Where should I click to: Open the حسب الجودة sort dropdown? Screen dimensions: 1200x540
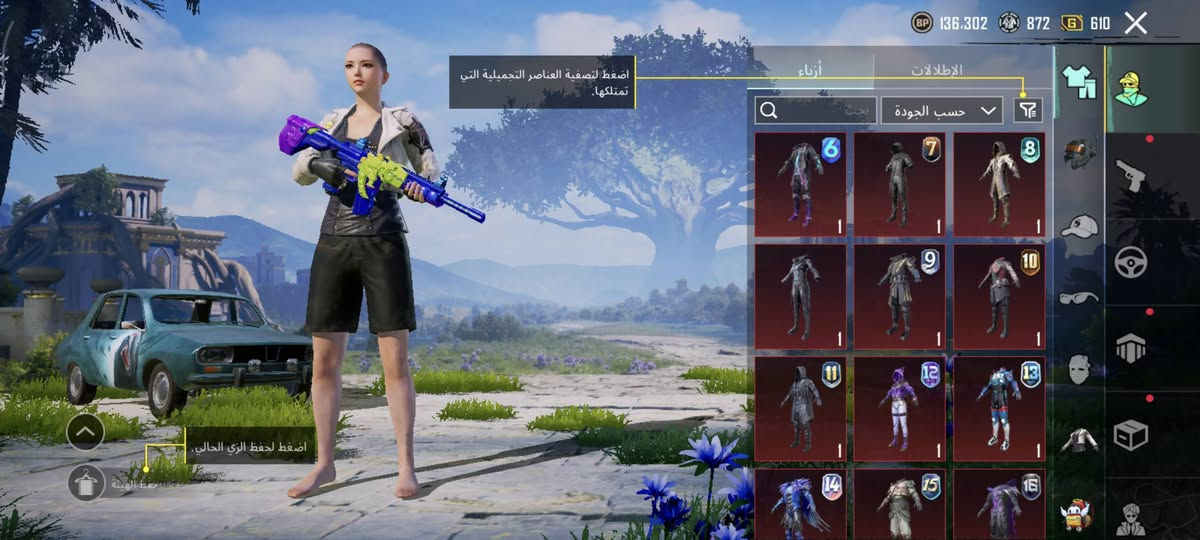coord(942,110)
